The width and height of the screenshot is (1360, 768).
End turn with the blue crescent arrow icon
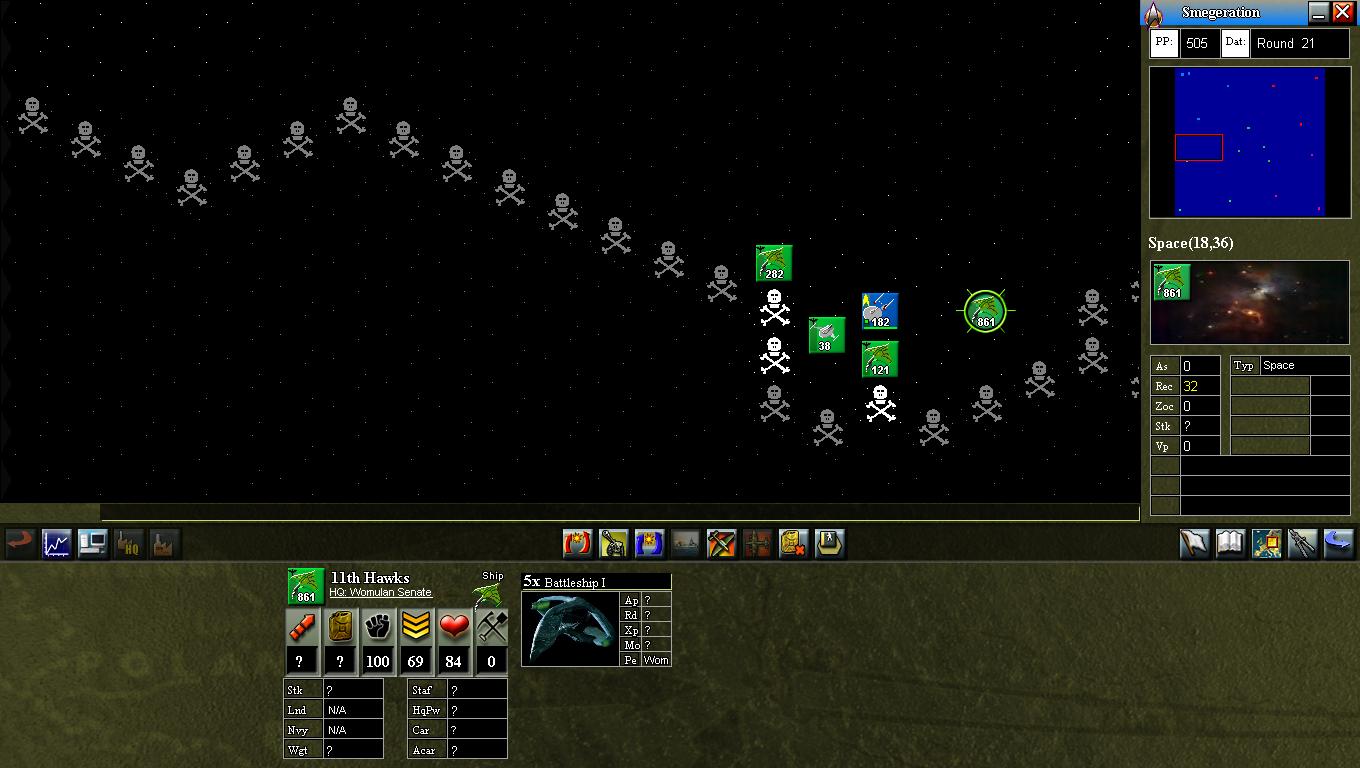[1338, 544]
